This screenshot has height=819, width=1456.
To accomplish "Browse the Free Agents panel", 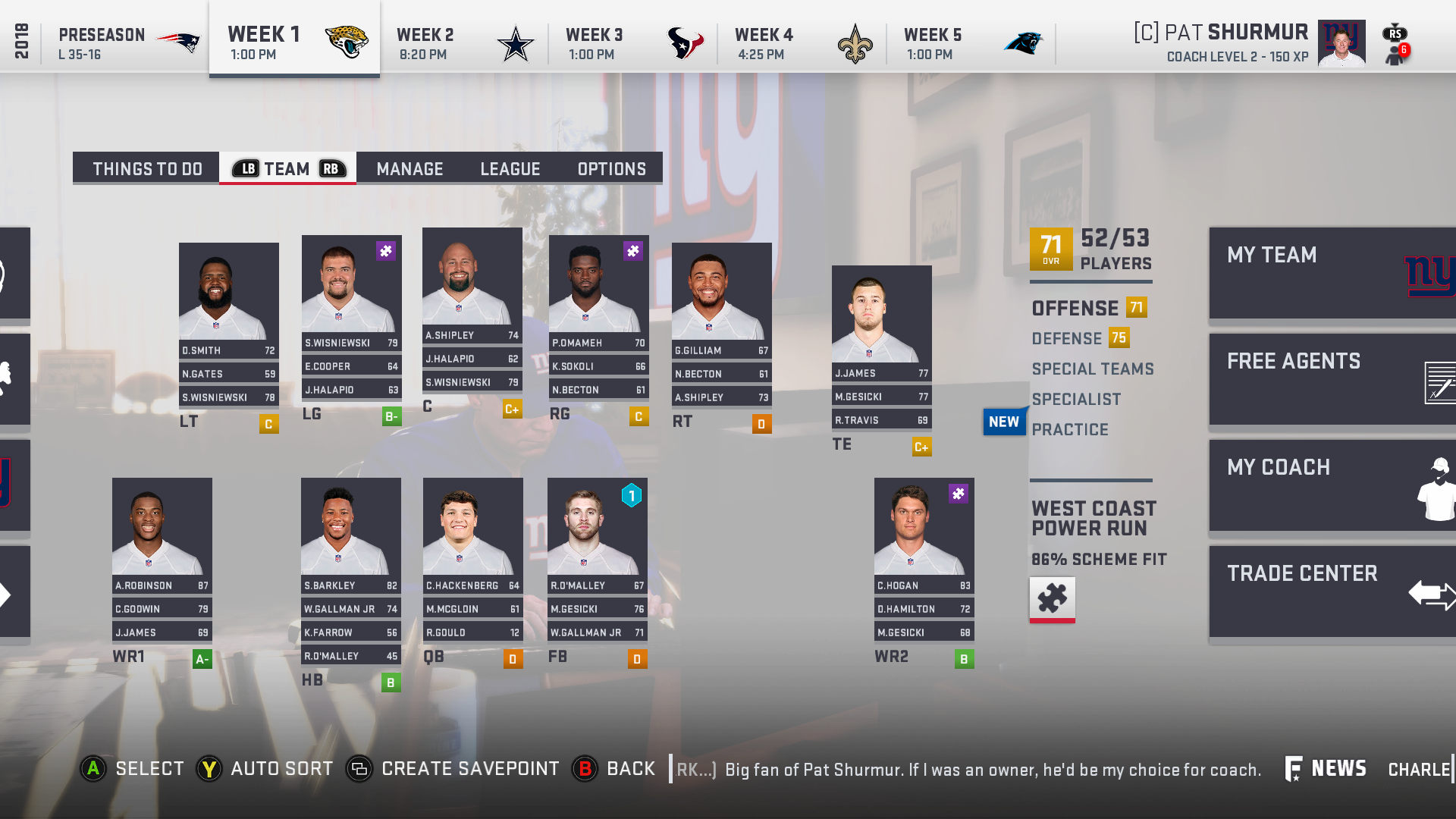I will (1332, 379).
